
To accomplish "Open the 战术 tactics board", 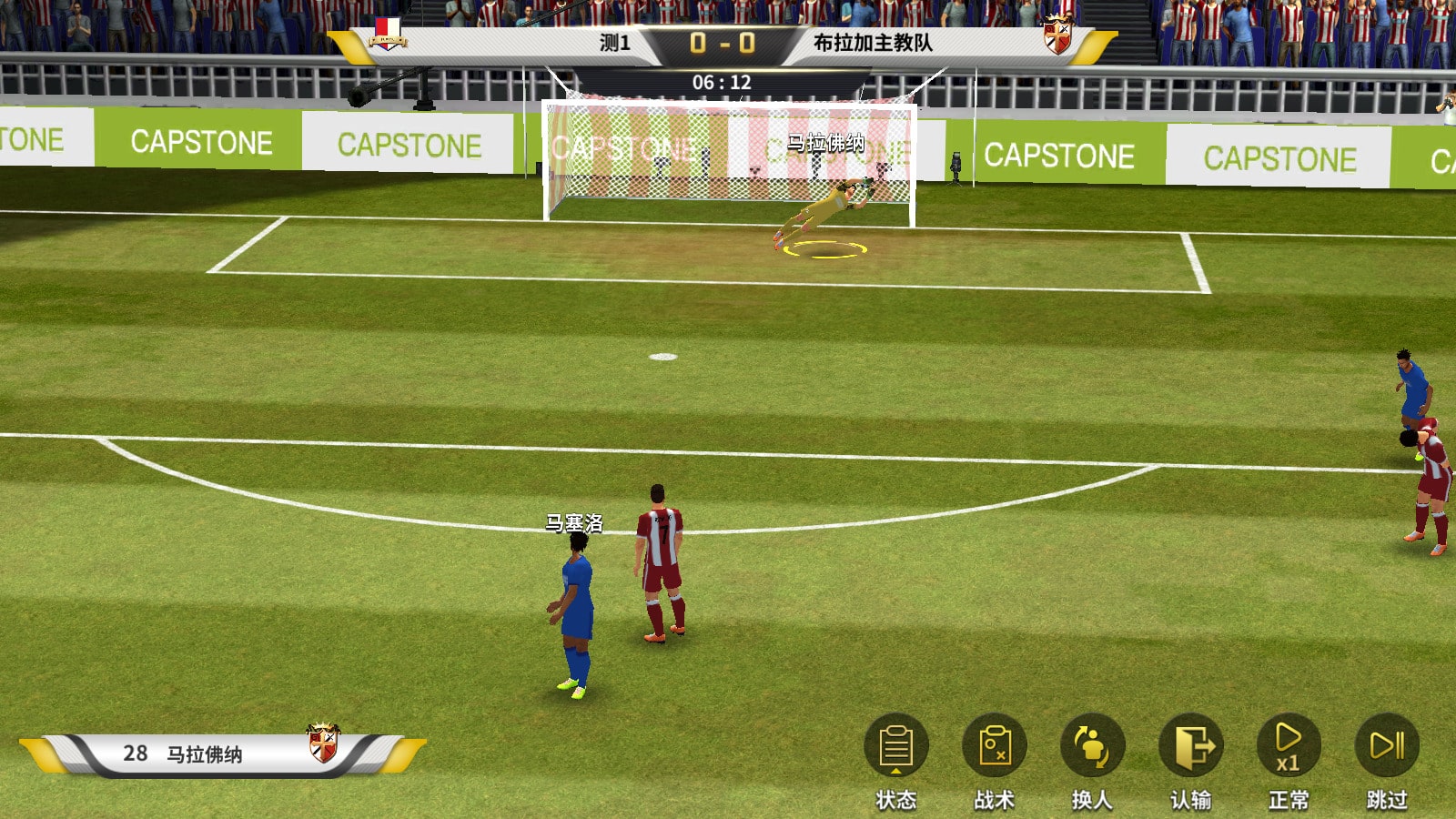I will [995, 747].
